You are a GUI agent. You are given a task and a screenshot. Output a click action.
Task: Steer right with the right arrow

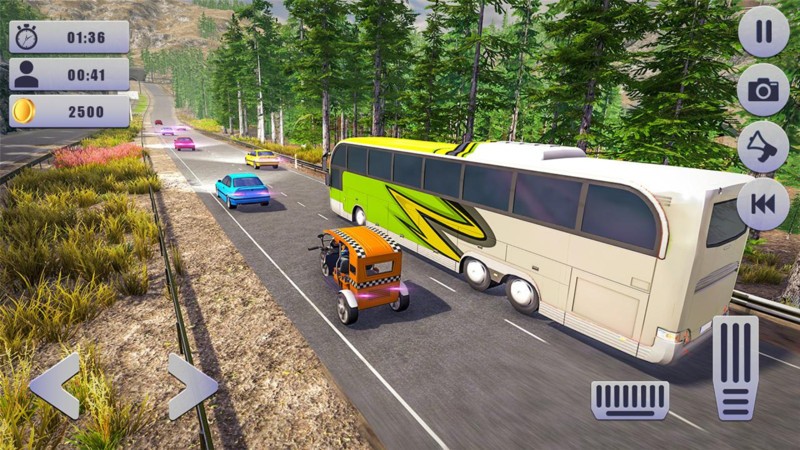[x=191, y=385]
